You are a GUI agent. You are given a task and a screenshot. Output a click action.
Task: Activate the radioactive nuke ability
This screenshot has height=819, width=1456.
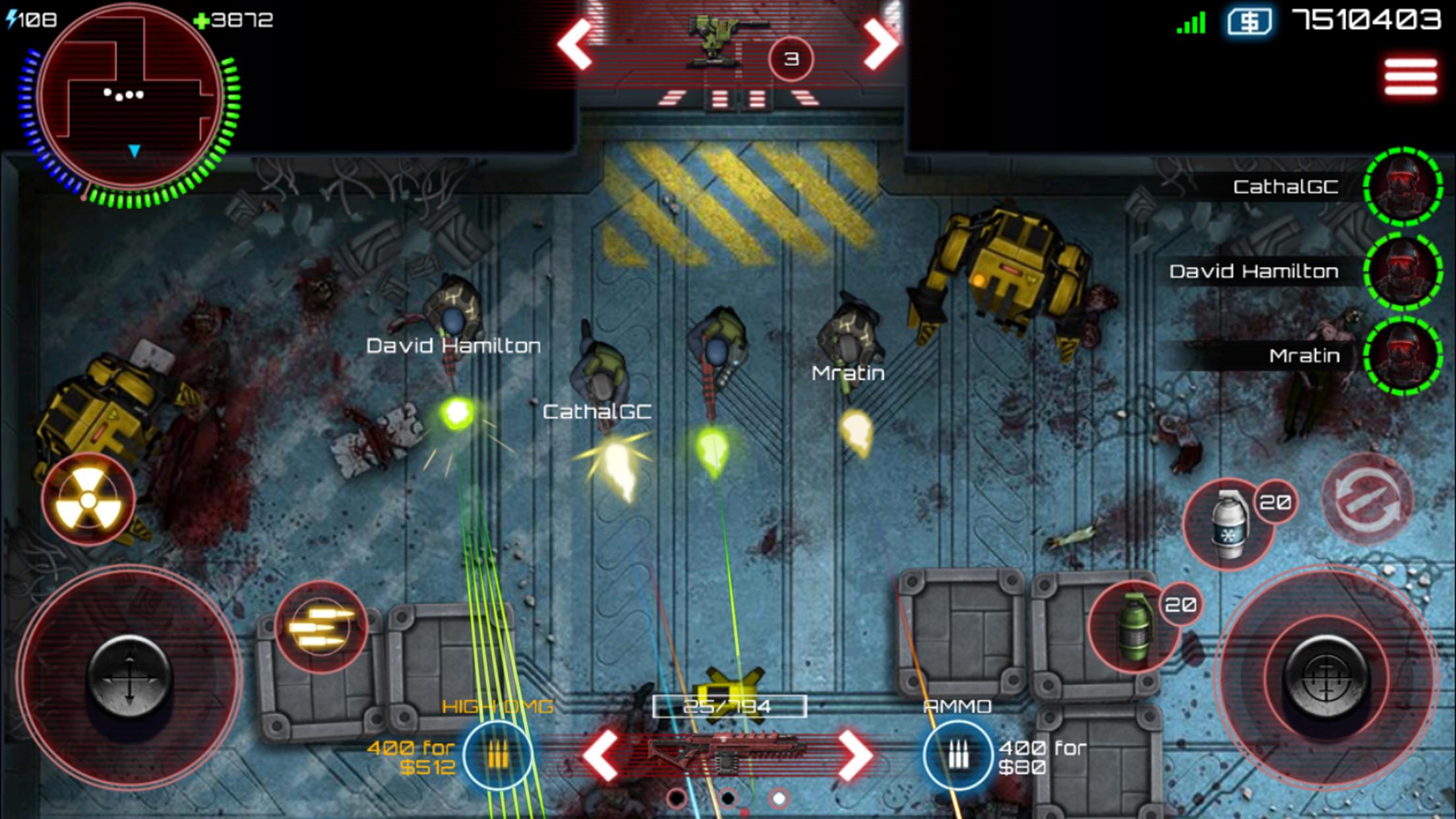pos(88,500)
